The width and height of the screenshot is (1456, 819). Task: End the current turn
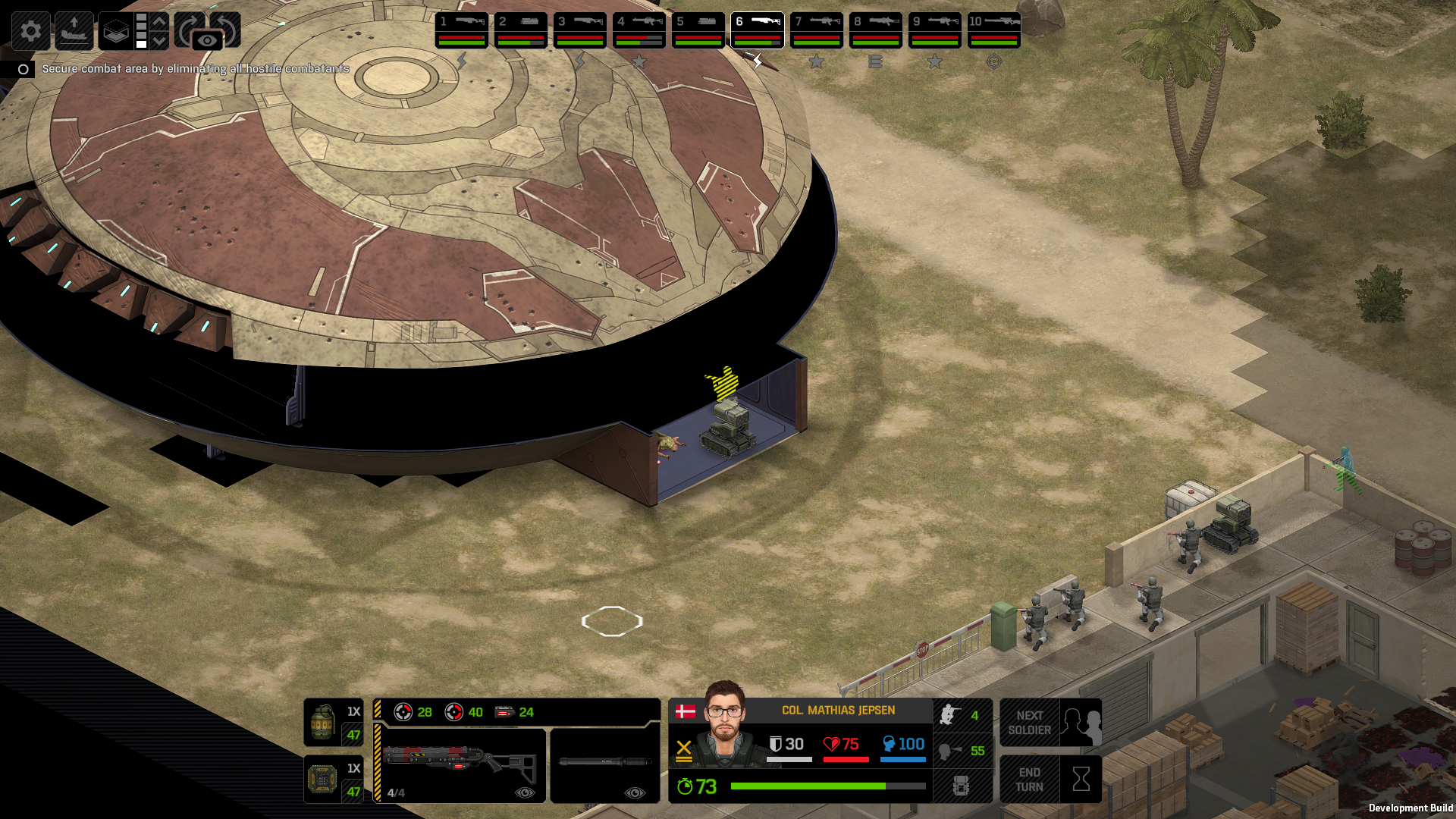click(1050, 779)
